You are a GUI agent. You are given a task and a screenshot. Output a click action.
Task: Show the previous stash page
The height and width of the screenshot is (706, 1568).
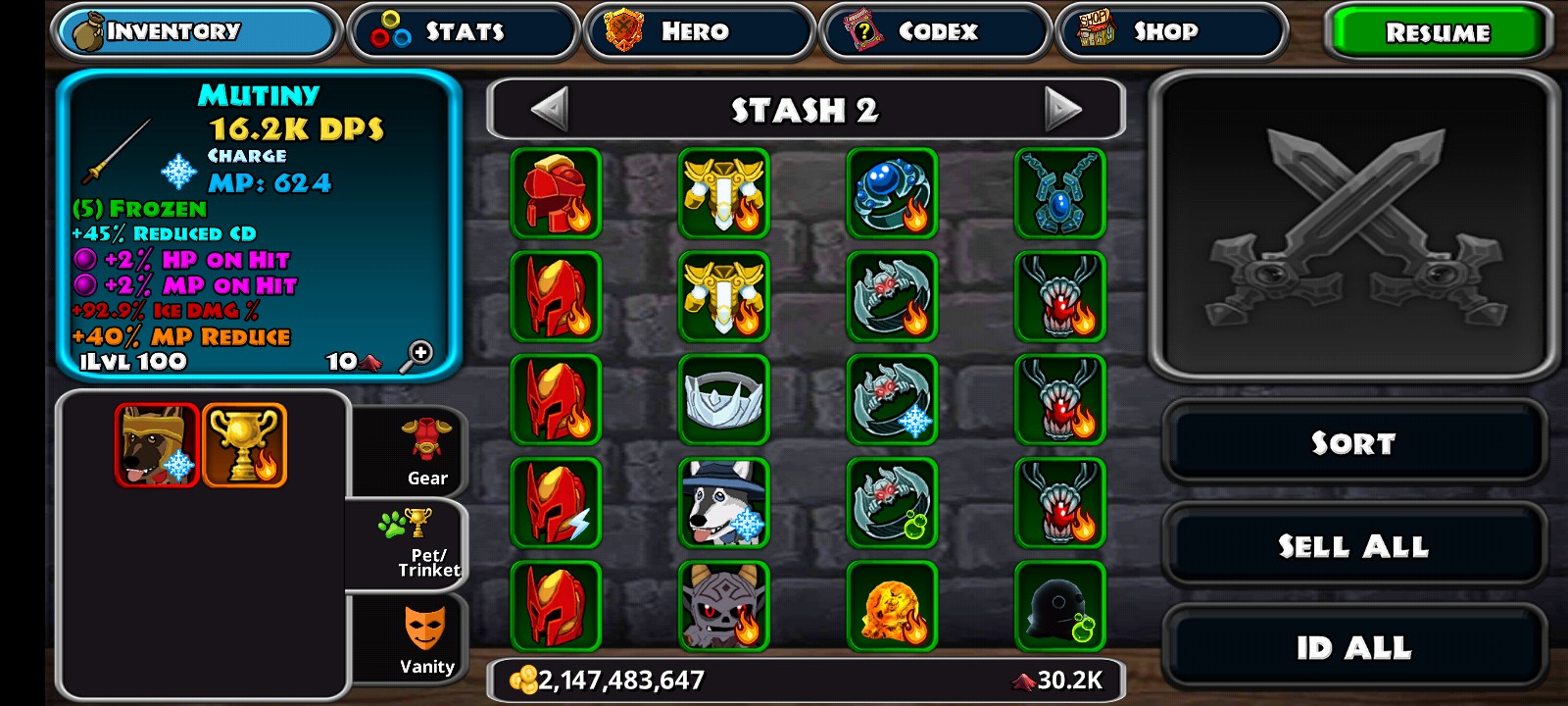[x=550, y=109]
